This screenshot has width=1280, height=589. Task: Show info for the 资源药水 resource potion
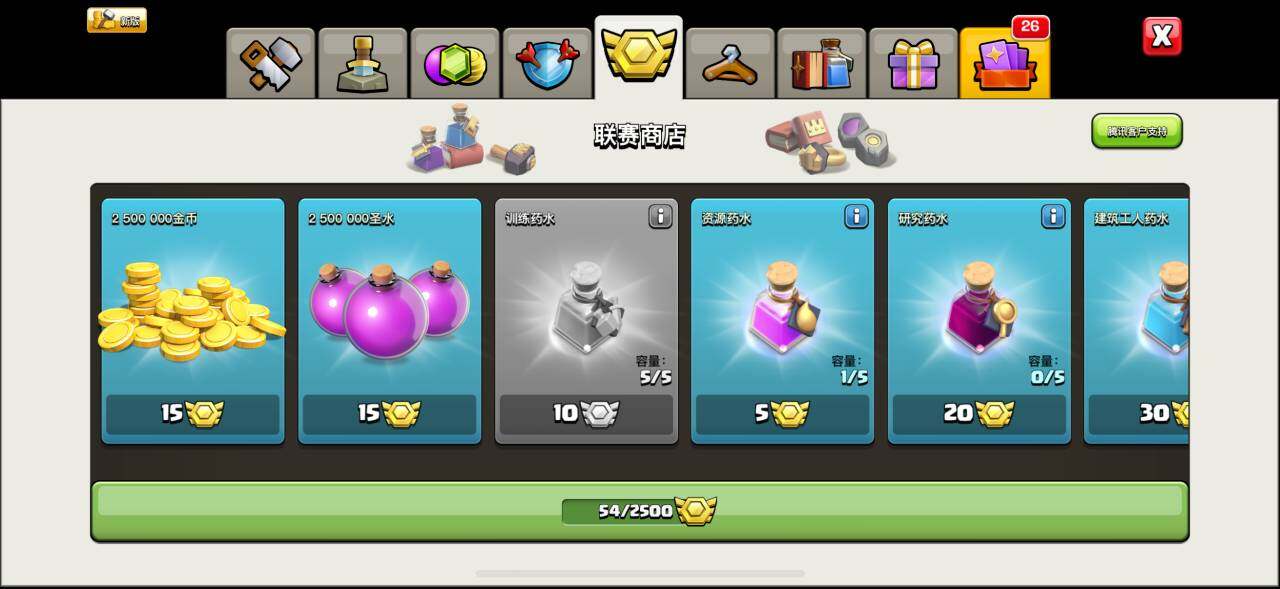[856, 216]
